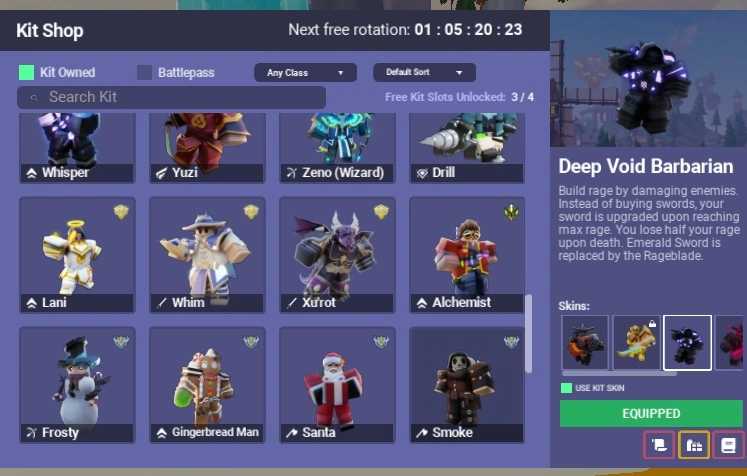Select the Xu'rot kit
747x476 pixels.
click(337, 255)
